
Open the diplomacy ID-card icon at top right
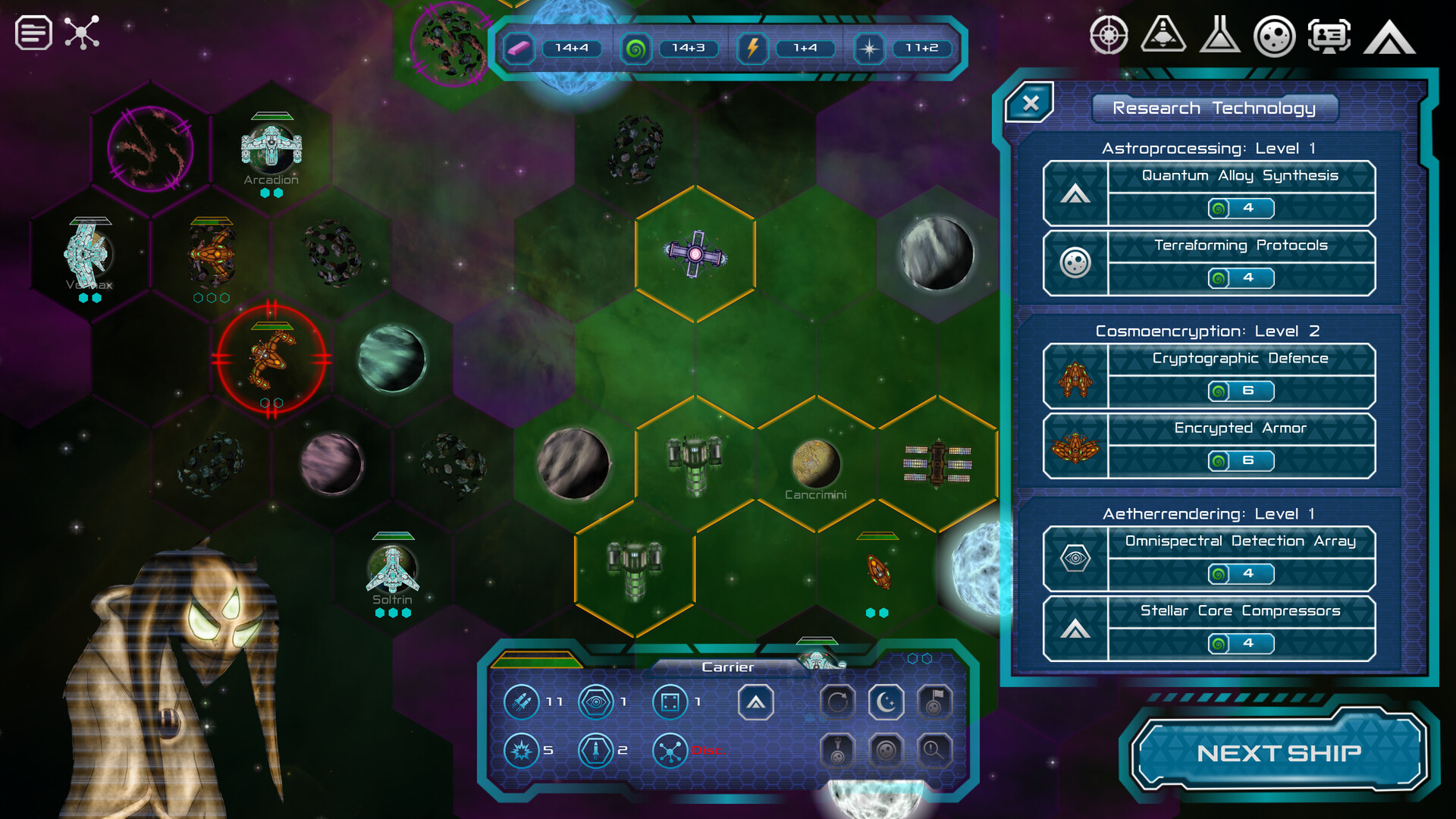tap(1329, 36)
